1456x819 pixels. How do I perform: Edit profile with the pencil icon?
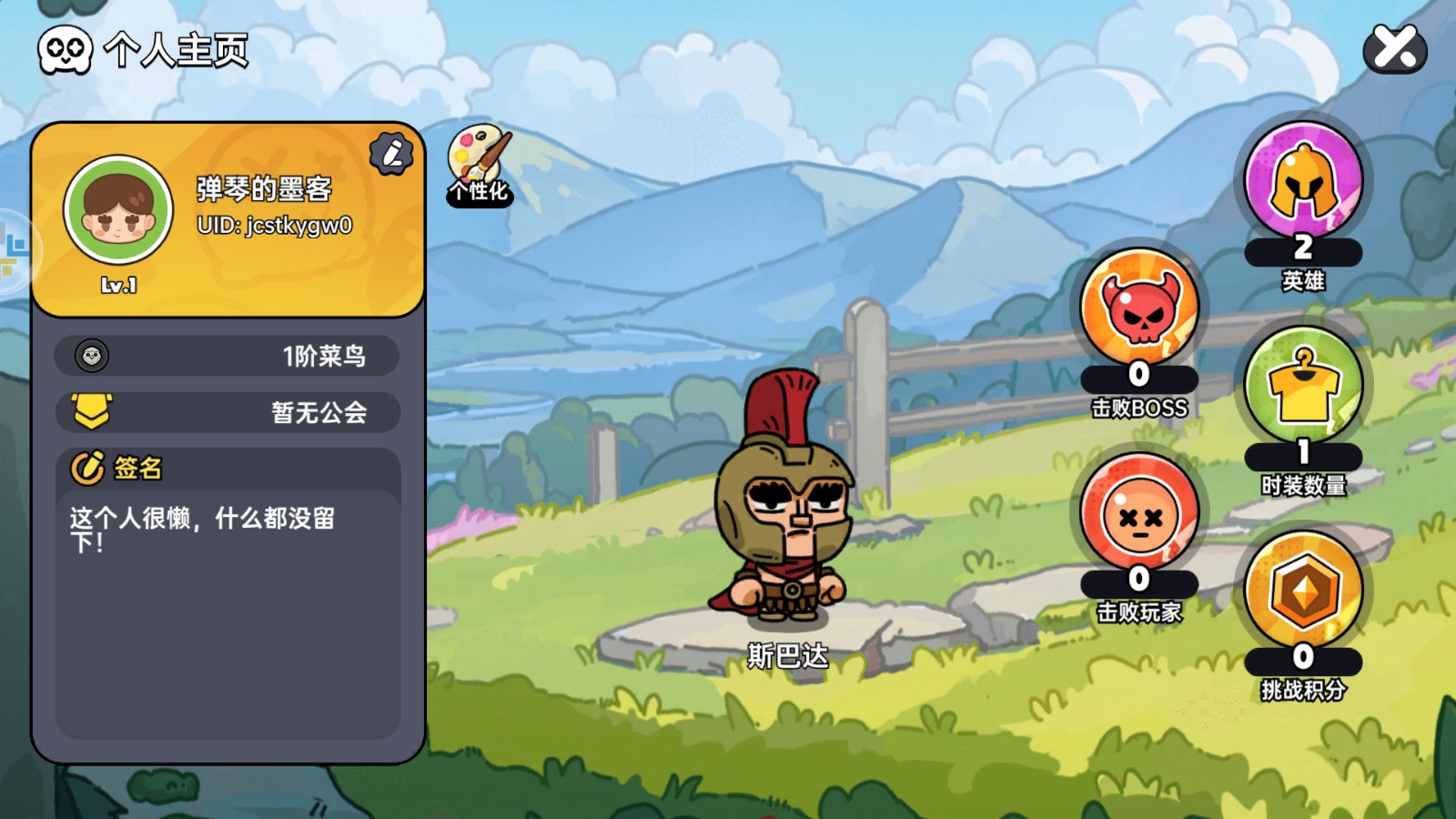(391, 154)
